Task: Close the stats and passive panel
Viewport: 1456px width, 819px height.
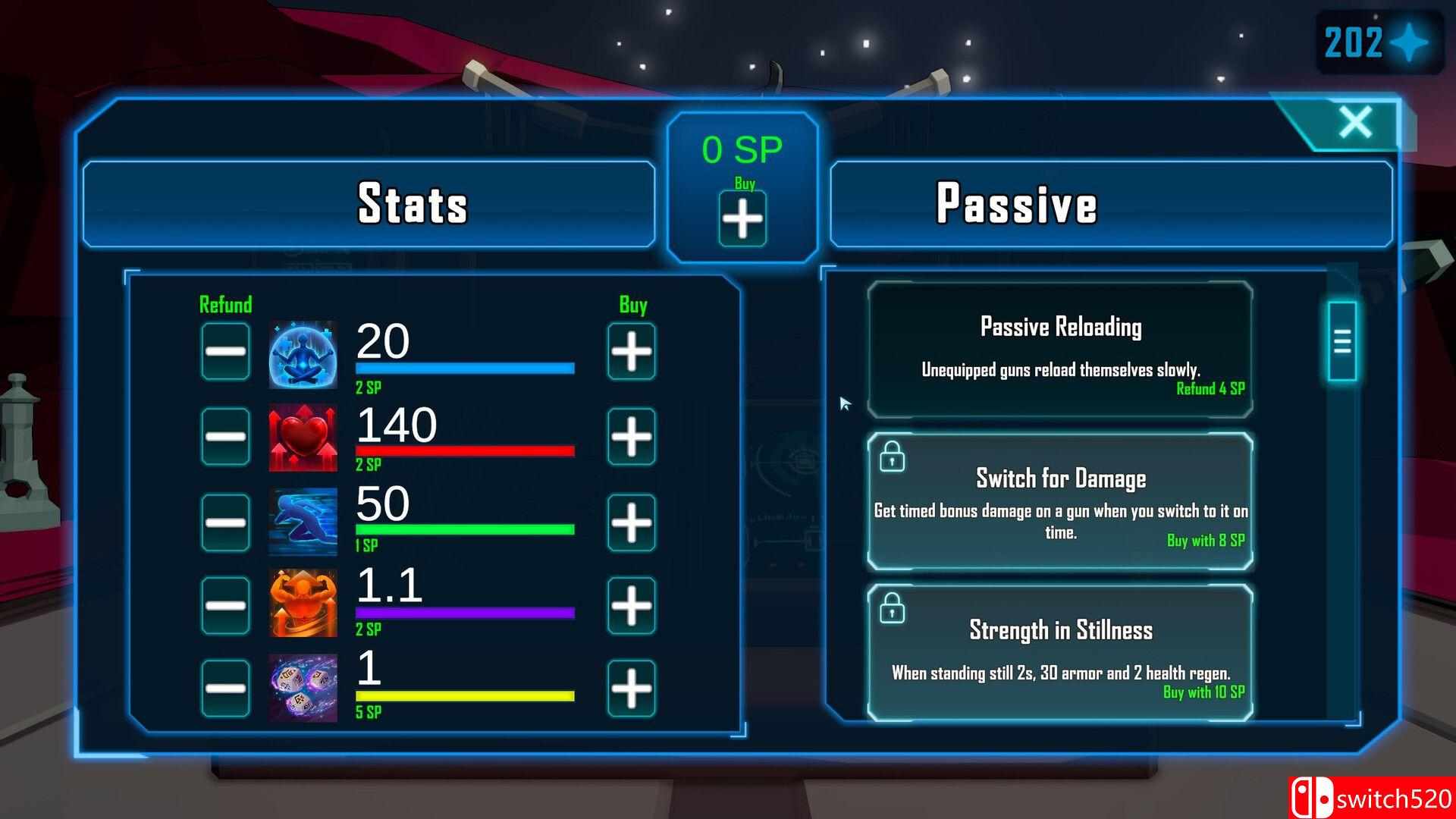Action: [1355, 122]
